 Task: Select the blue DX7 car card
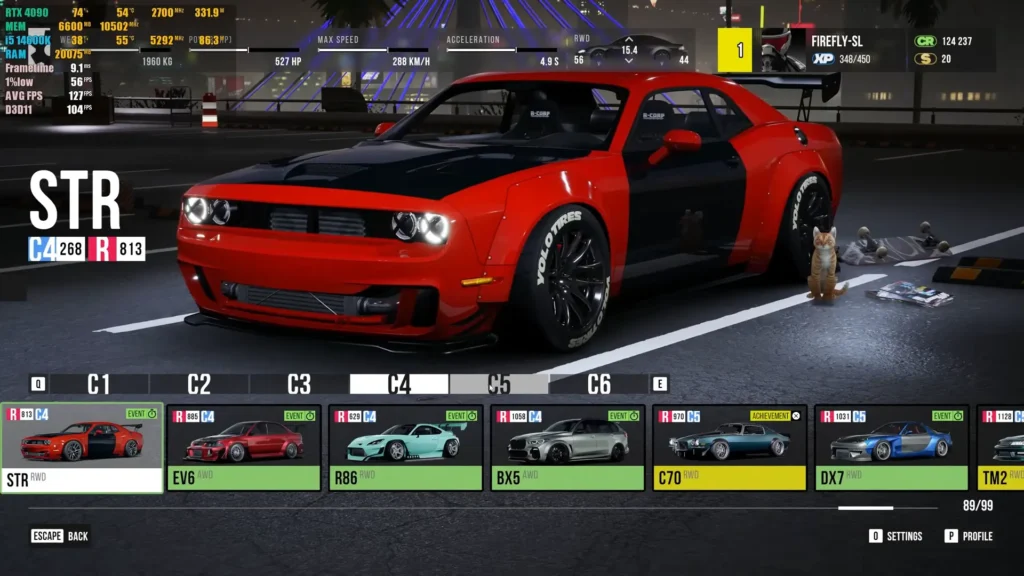pos(892,447)
